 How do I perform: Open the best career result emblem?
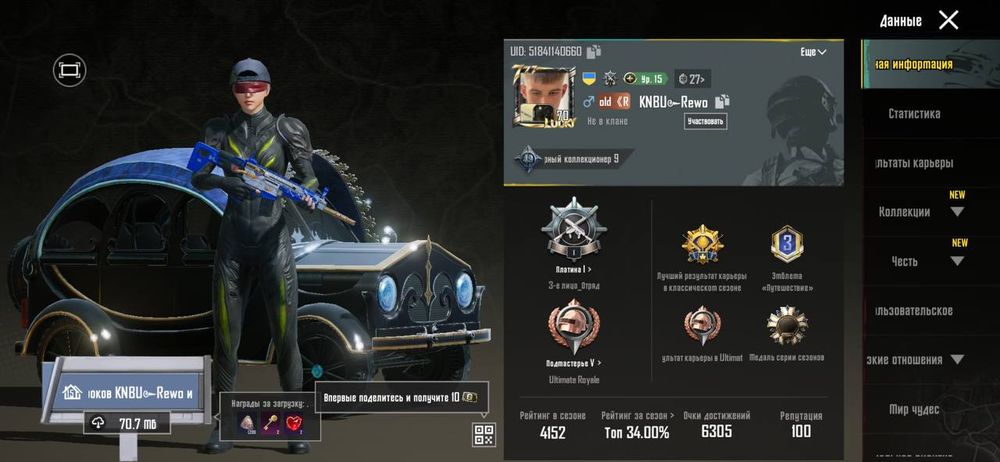(x=701, y=245)
